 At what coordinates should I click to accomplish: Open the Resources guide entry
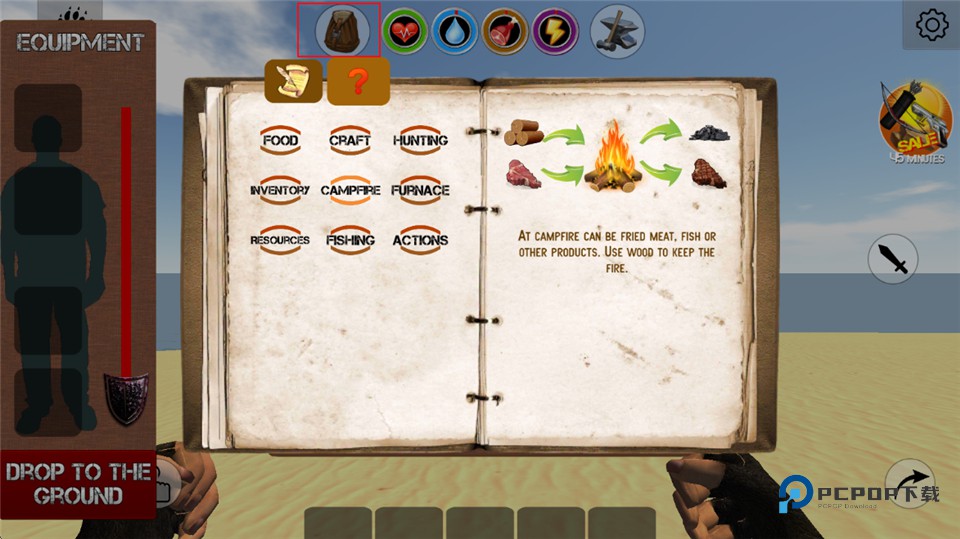click(280, 240)
